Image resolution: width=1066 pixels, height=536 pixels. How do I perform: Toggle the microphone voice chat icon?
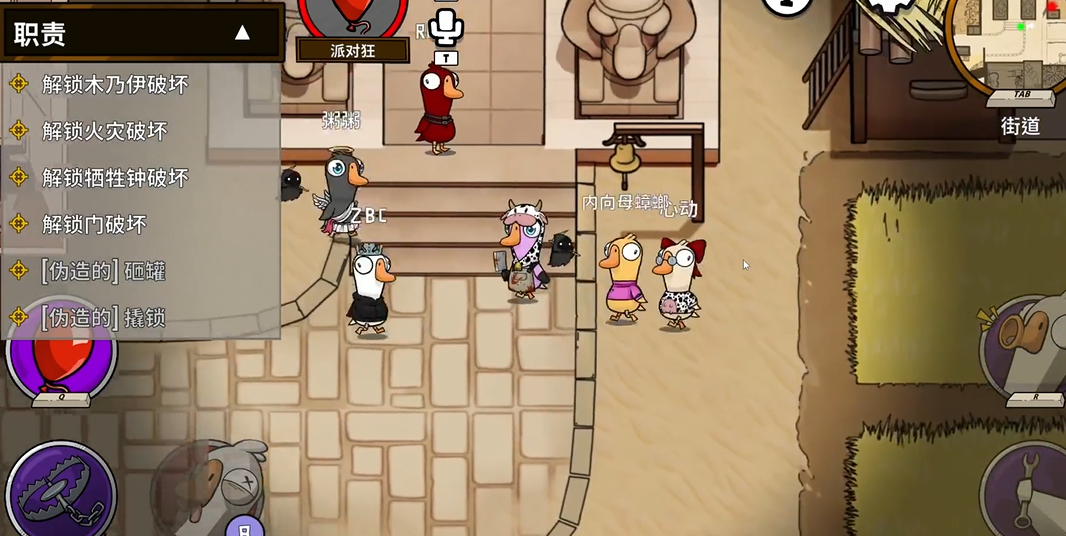(x=446, y=26)
